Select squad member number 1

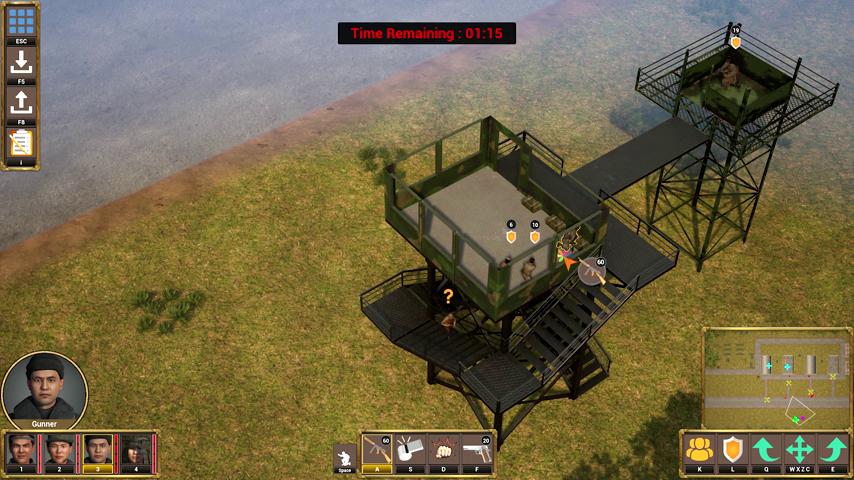[21, 451]
